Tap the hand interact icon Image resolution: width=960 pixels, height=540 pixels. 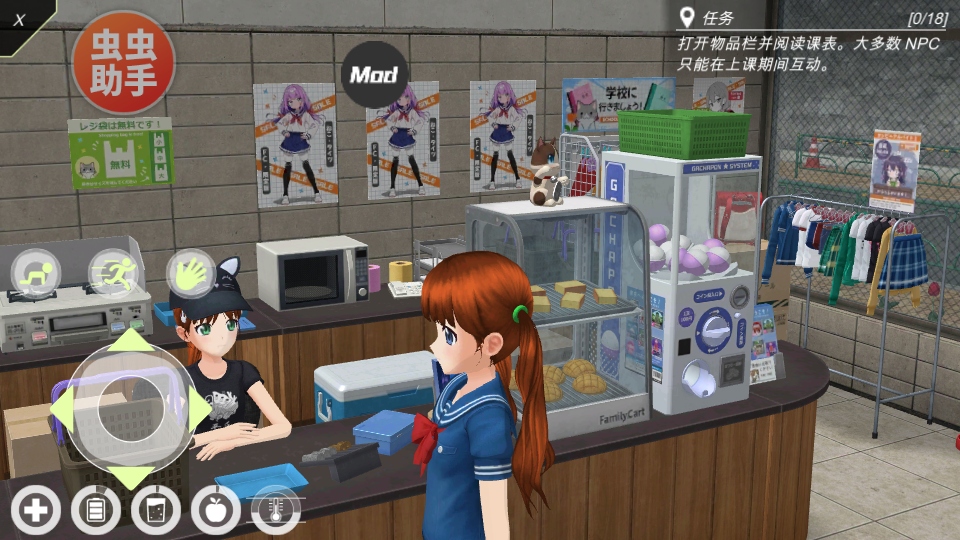pos(190,272)
